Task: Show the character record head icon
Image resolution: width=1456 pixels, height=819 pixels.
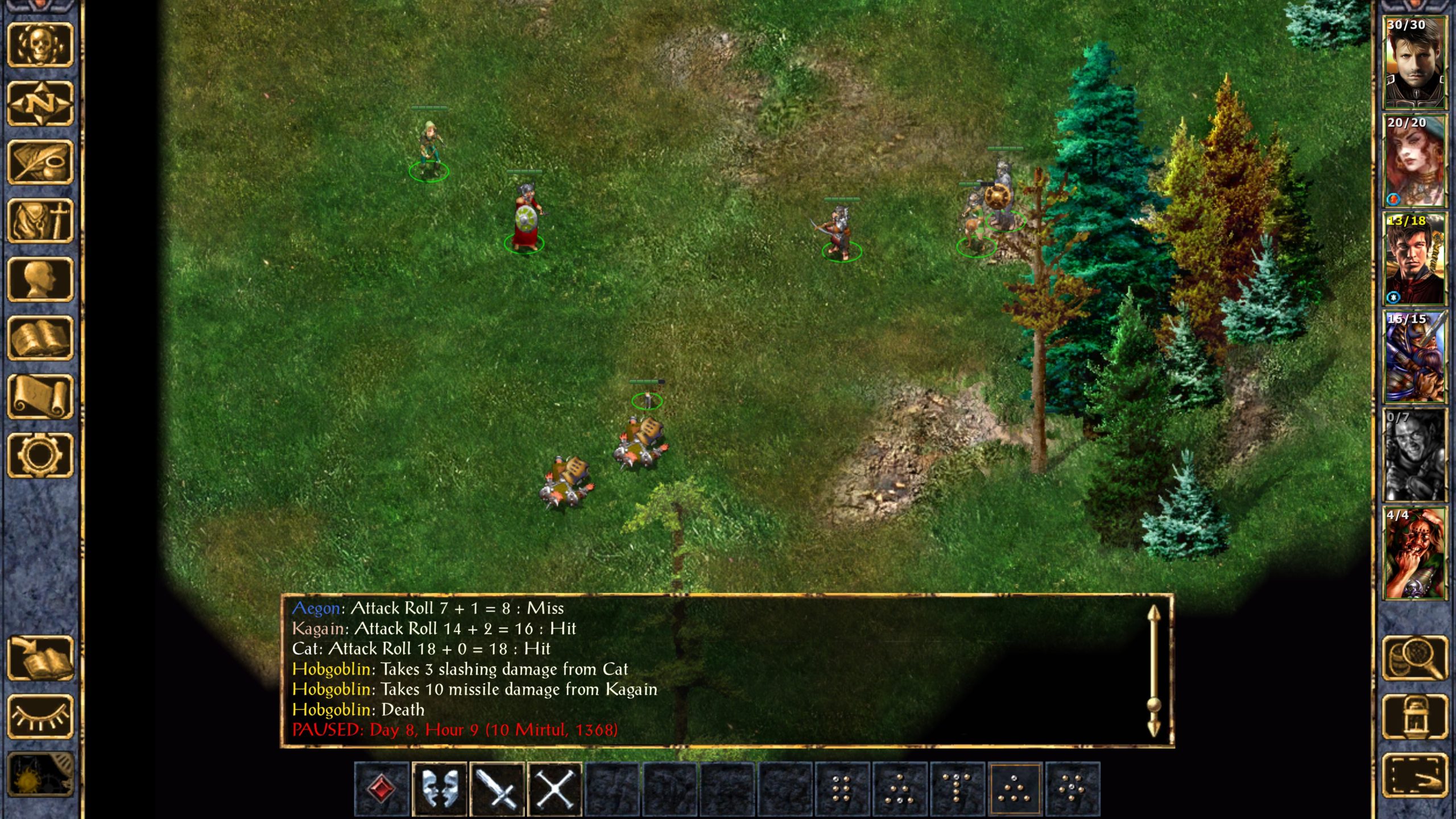Action: point(40,279)
